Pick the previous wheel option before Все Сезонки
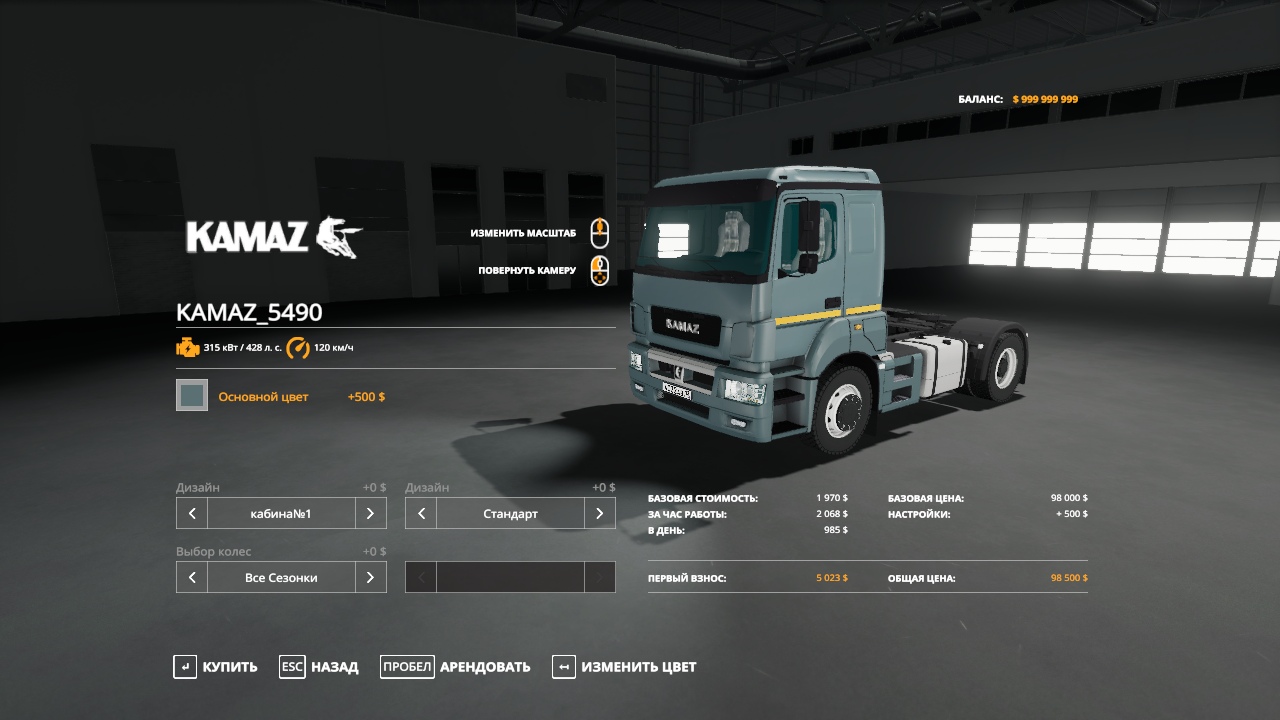Image resolution: width=1280 pixels, height=720 pixels. click(192, 577)
